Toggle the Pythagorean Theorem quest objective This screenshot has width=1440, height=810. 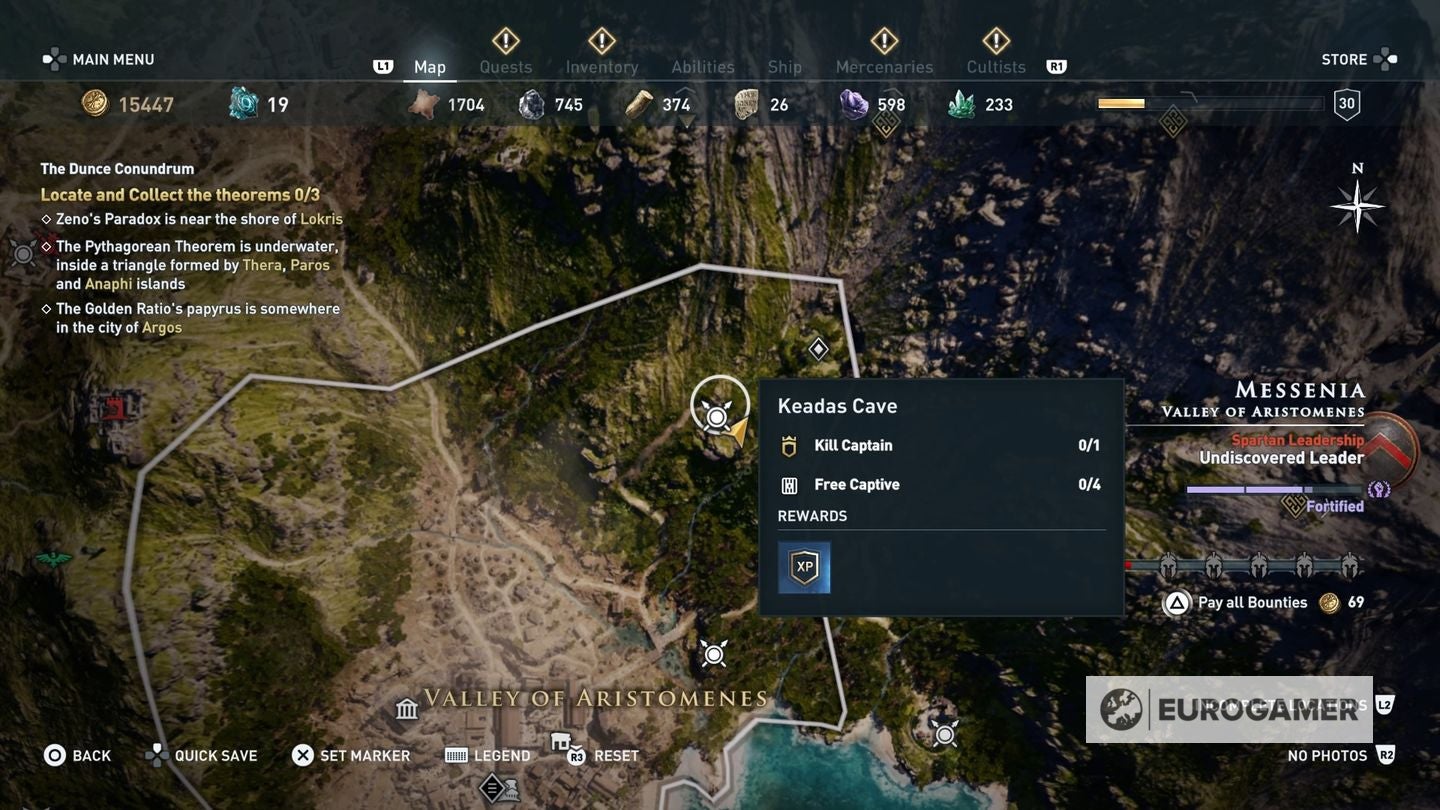(x=47, y=246)
